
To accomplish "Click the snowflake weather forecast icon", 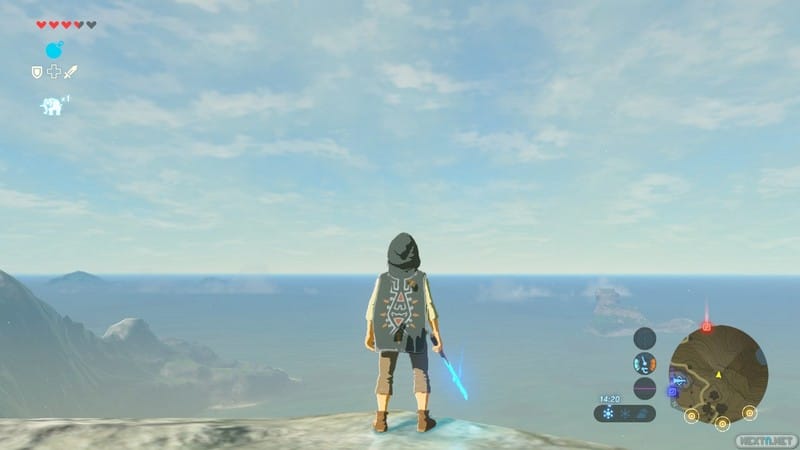I will coord(608,413).
